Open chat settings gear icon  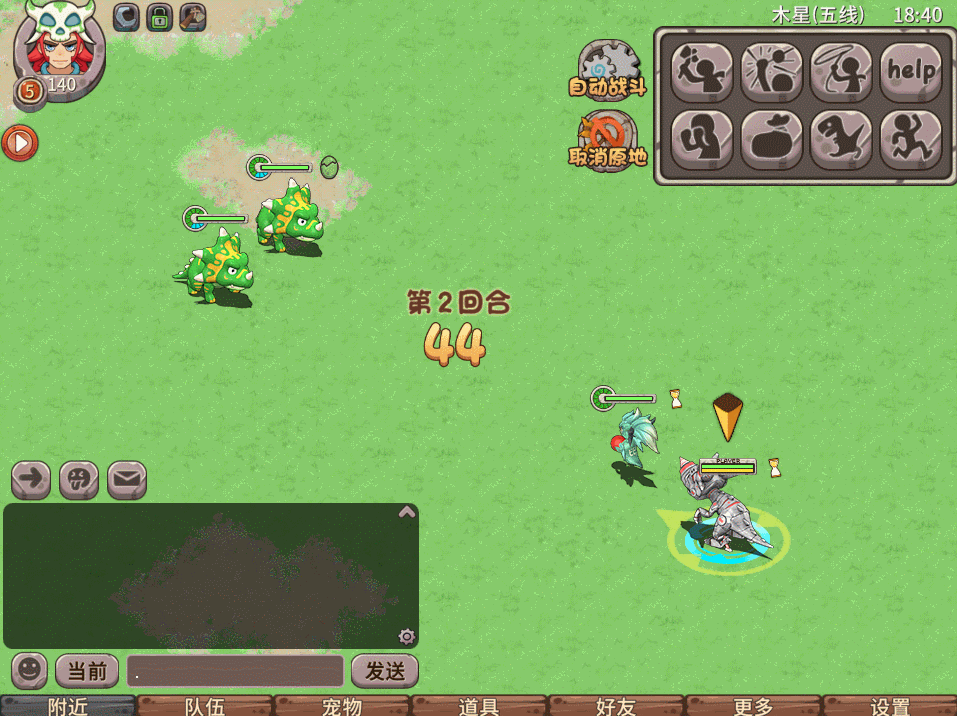[x=406, y=636]
